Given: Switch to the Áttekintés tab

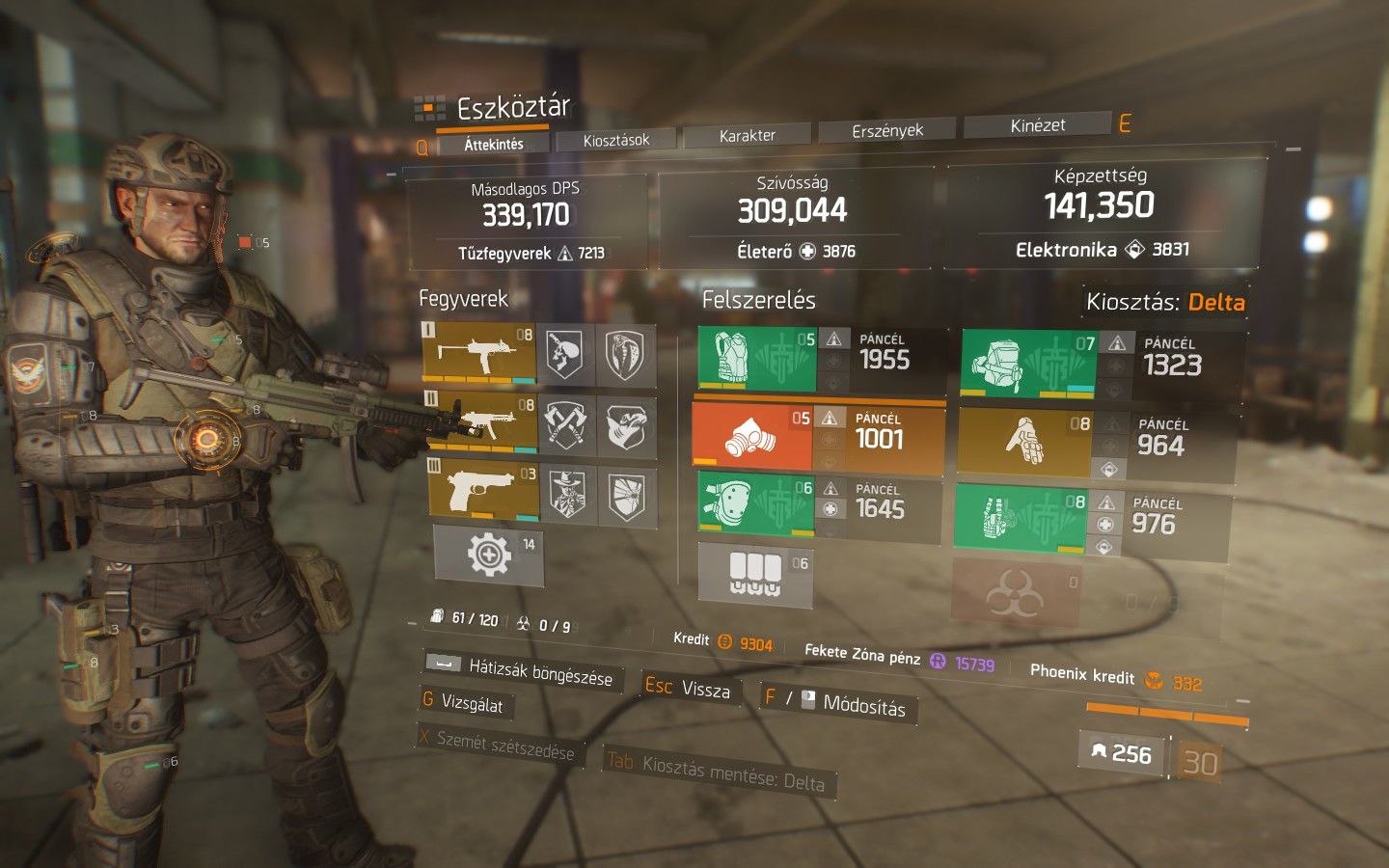Looking at the screenshot, I should [x=494, y=145].
